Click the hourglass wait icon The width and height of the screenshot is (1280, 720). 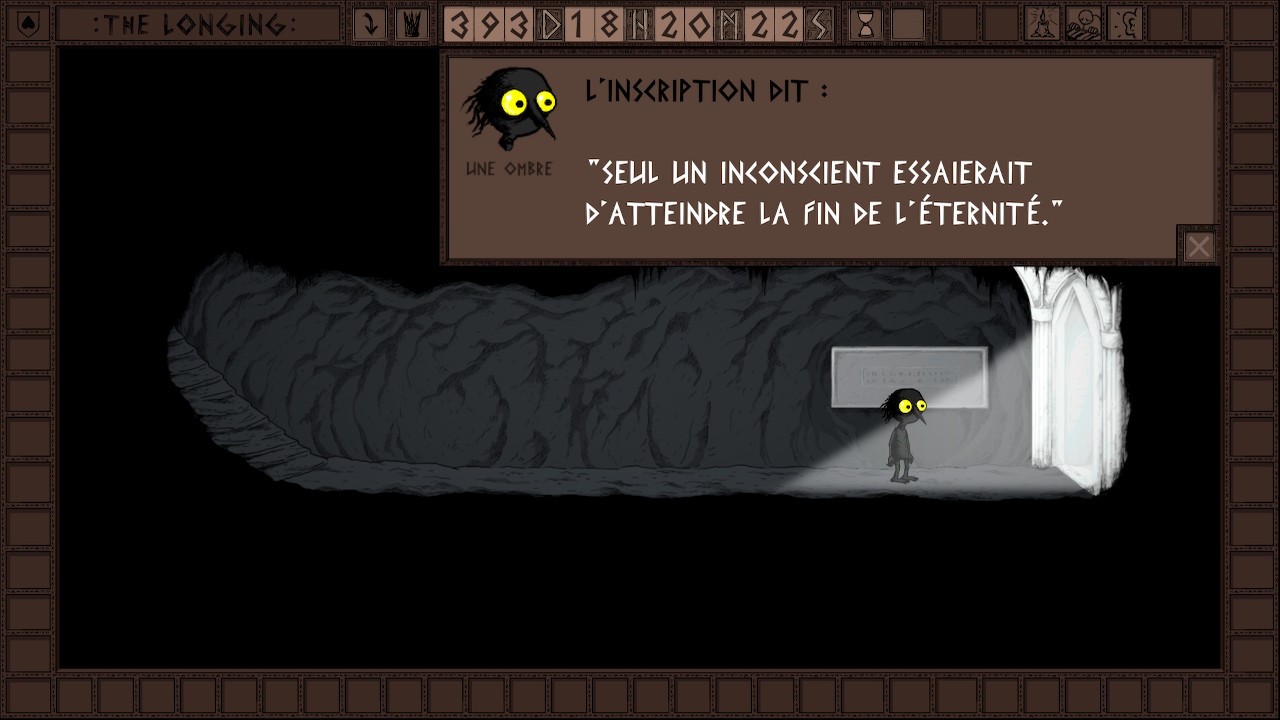(866, 24)
